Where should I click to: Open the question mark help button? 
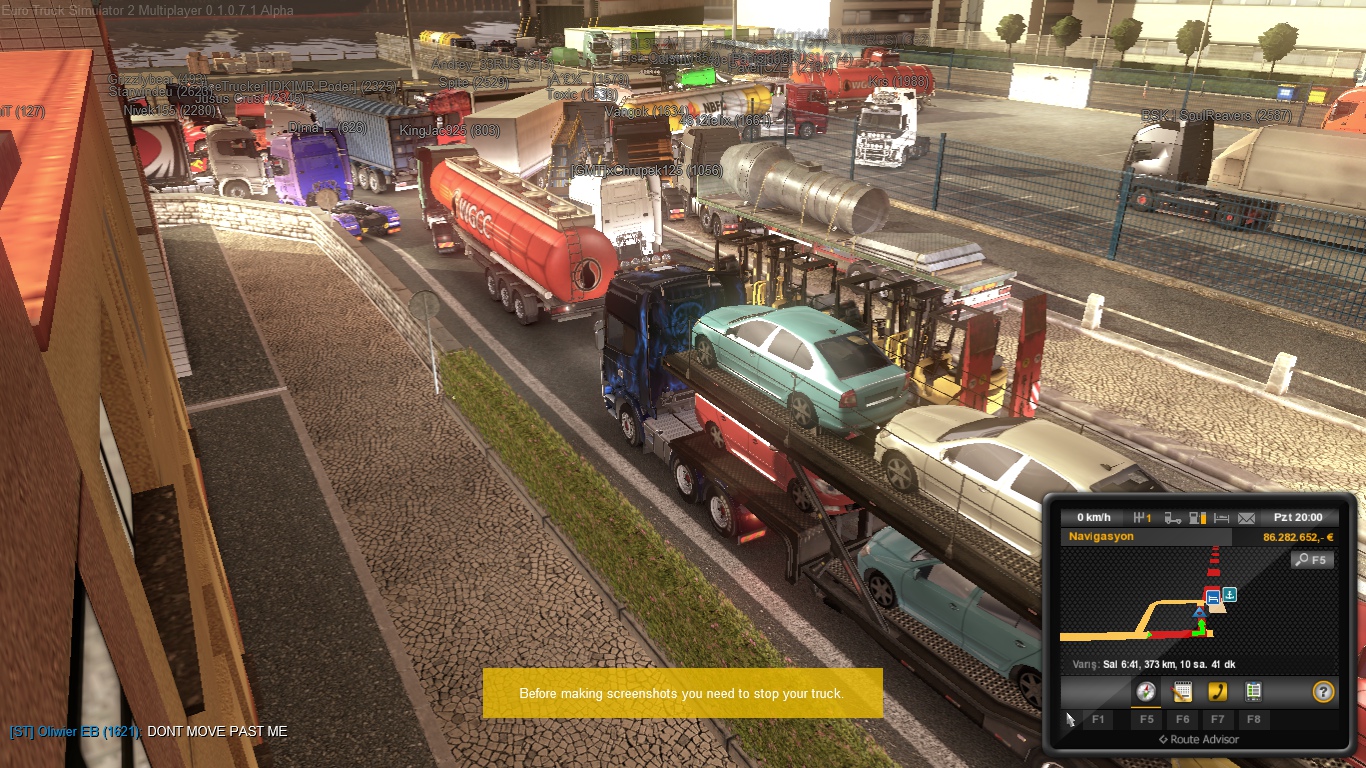pyautogui.click(x=1323, y=691)
